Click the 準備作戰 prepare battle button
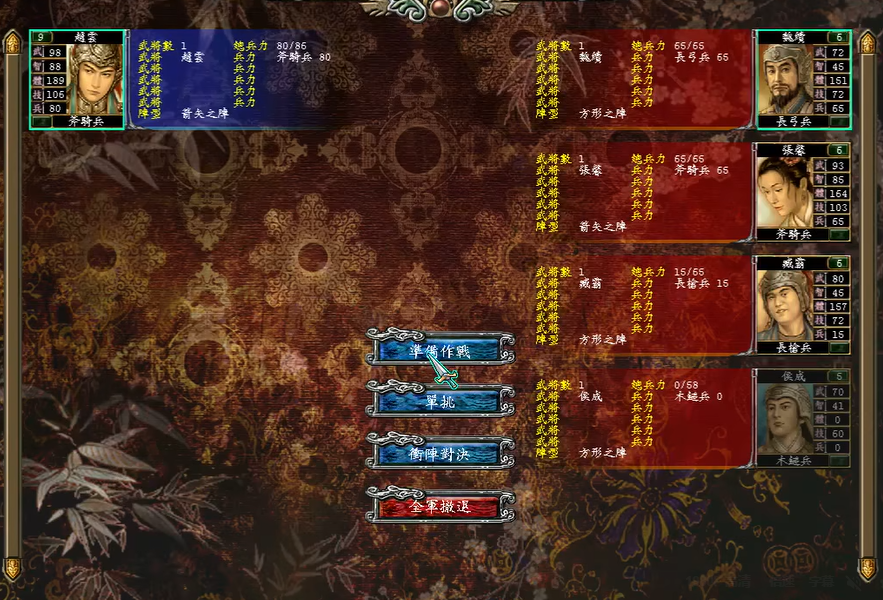The width and height of the screenshot is (883, 600). (x=440, y=351)
